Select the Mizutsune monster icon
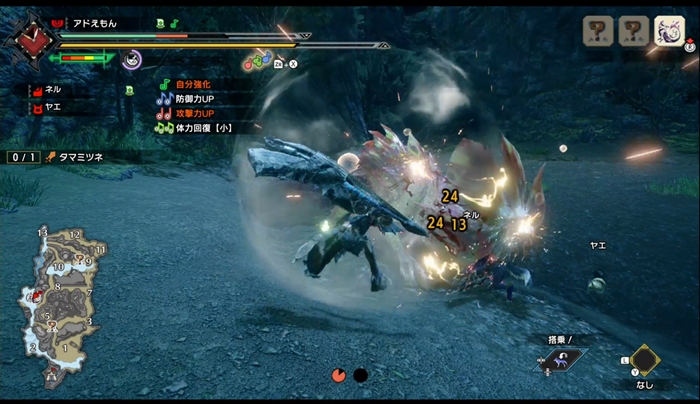700x404 pixels. tap(668, 31)
